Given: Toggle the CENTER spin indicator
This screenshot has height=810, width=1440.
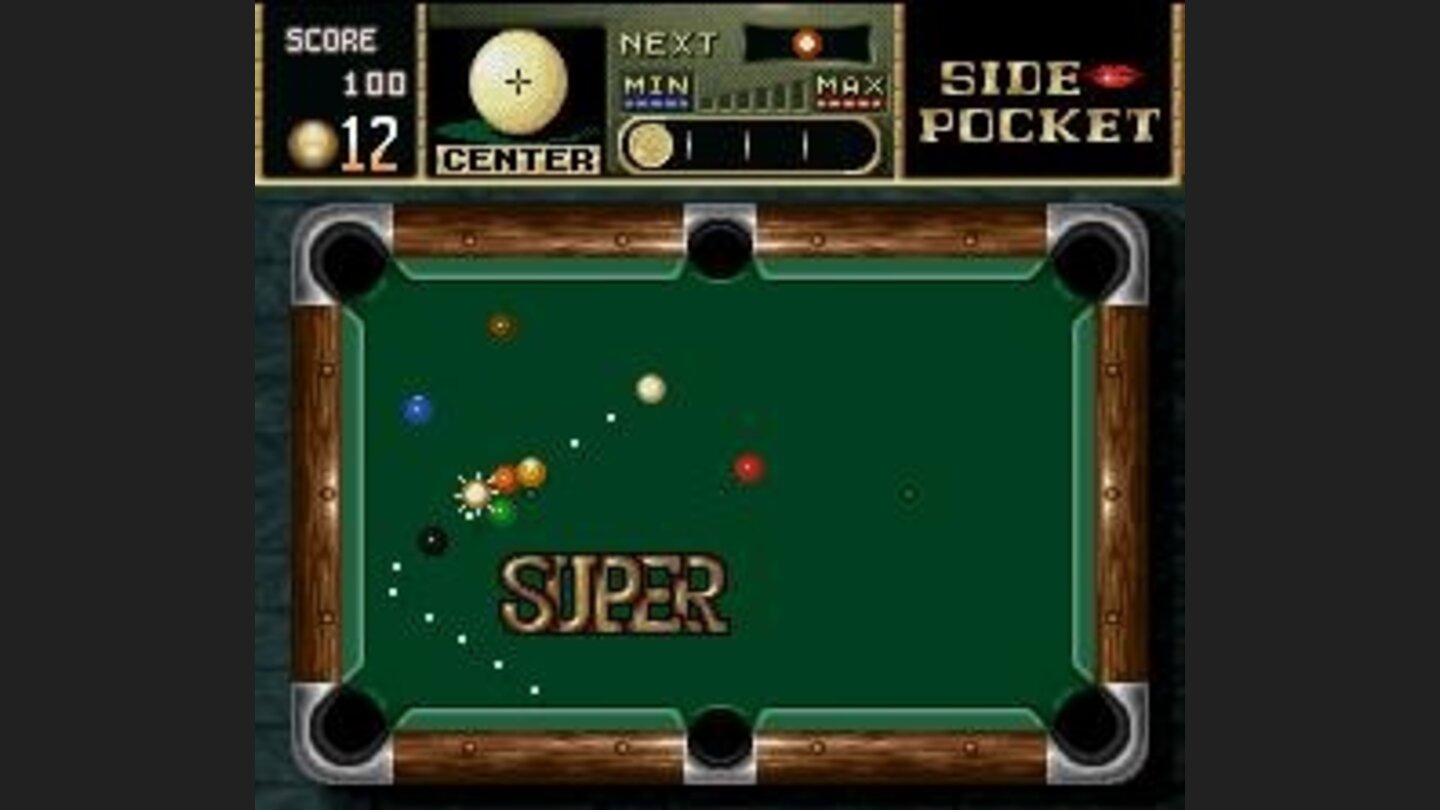Looking at the screenshot, I should (516, 158).
